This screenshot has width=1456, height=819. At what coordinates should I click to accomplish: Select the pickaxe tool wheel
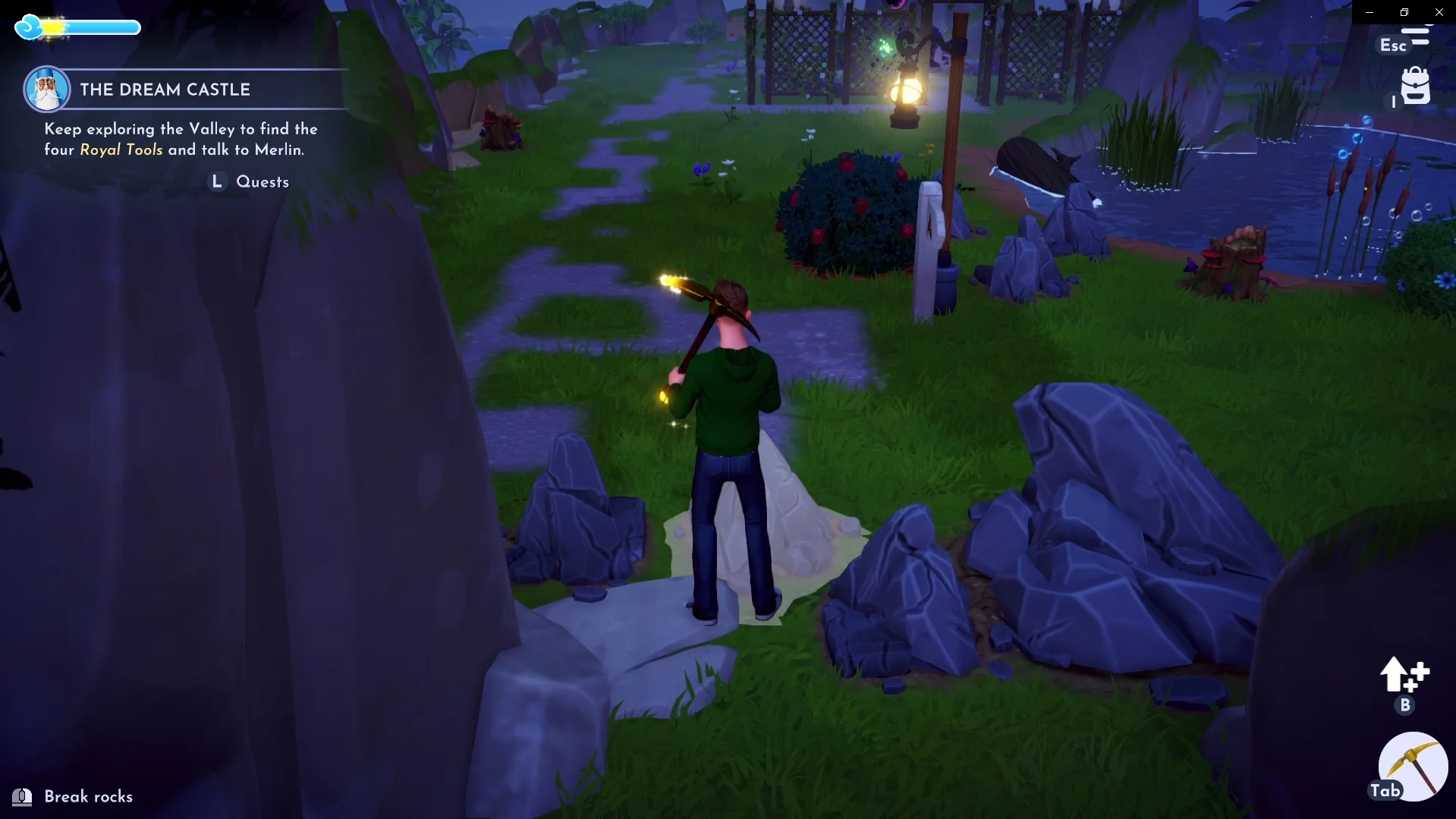coord(1413,767)
